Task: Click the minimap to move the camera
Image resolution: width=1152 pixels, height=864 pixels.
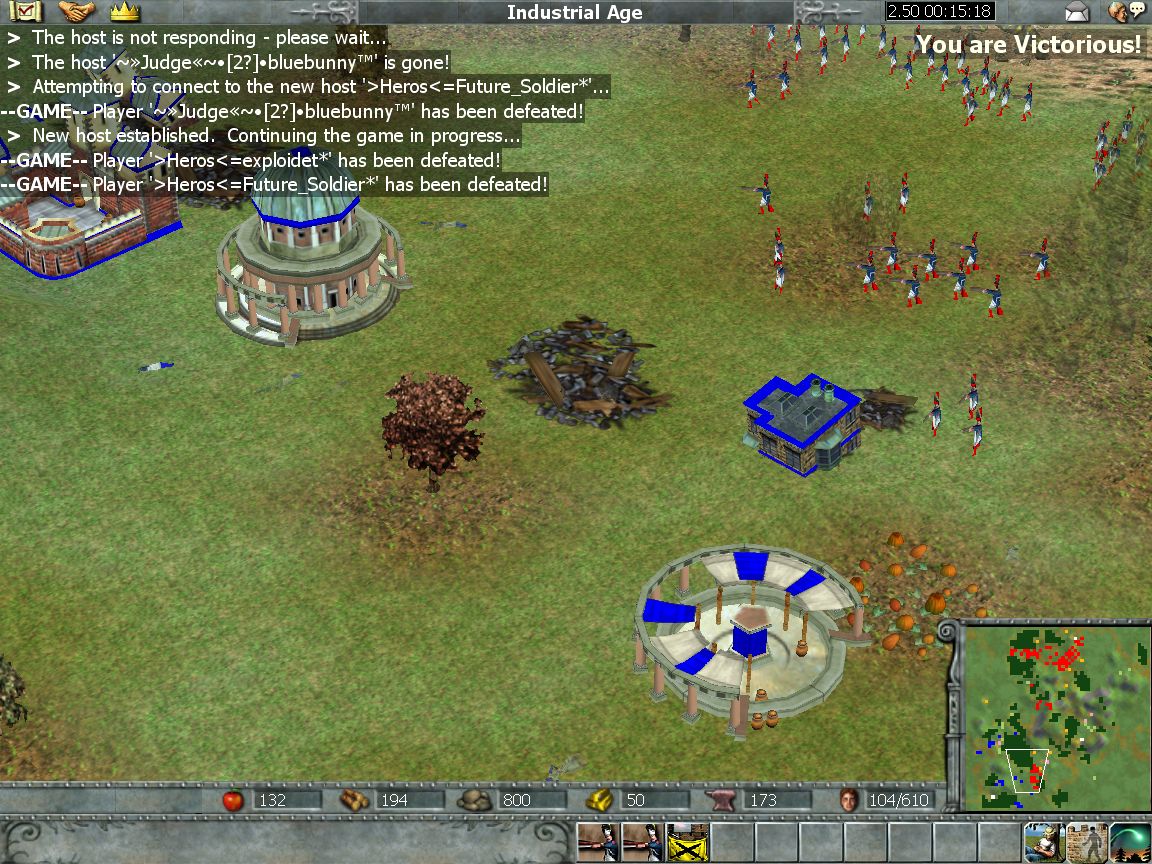Action: click(x=1055, y=715)
